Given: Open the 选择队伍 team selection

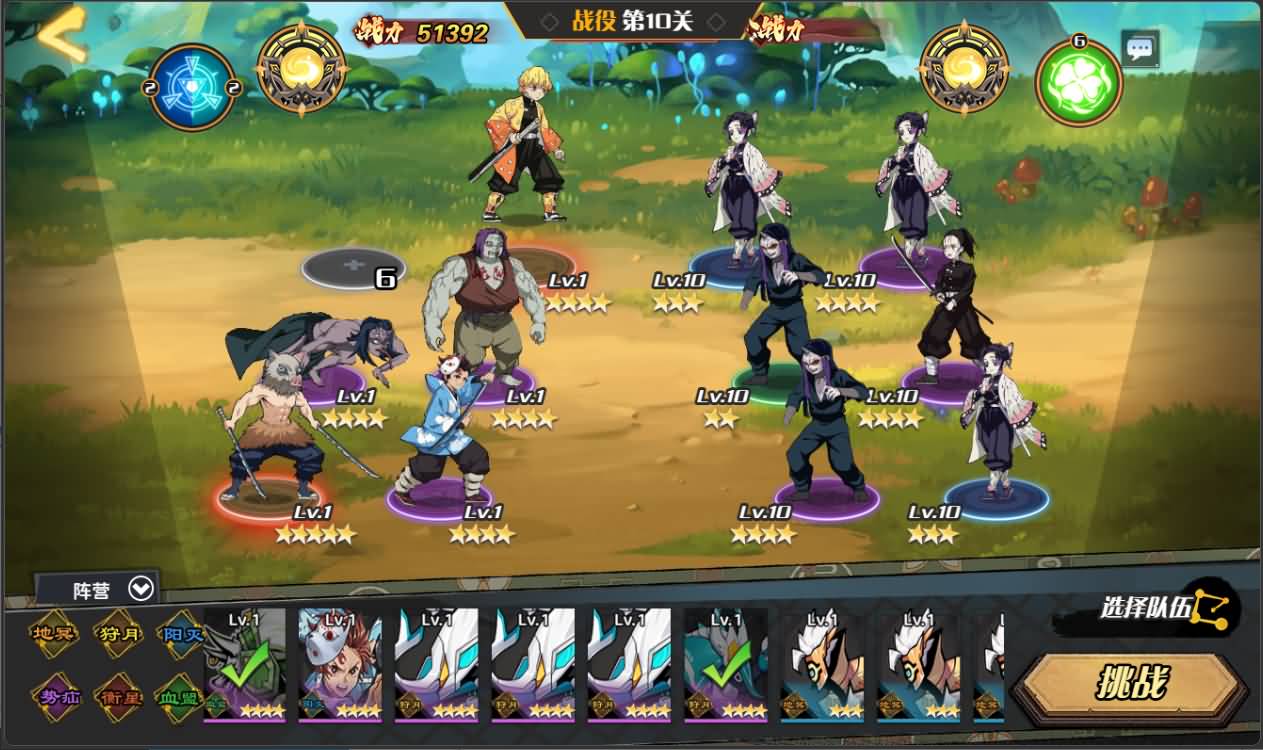Looking at the screenshot, I should click(x=1168, y=607).
